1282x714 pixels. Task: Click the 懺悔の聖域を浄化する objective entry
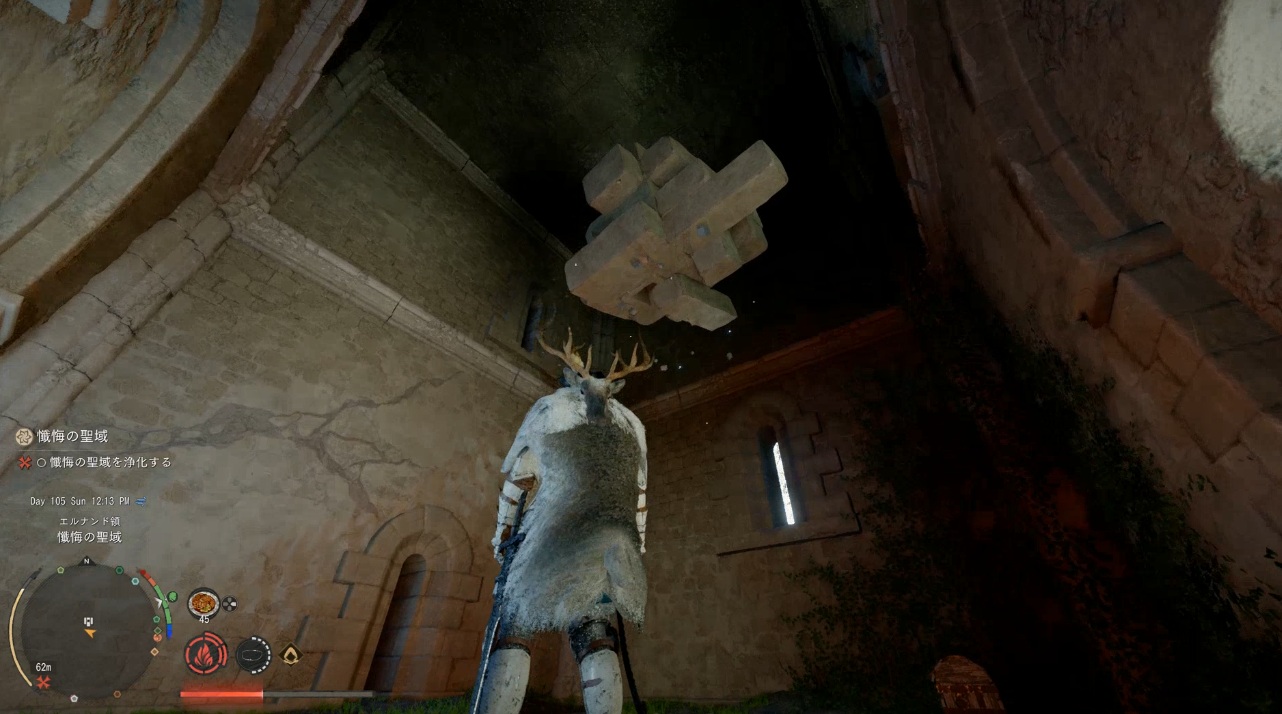(110, 462)
